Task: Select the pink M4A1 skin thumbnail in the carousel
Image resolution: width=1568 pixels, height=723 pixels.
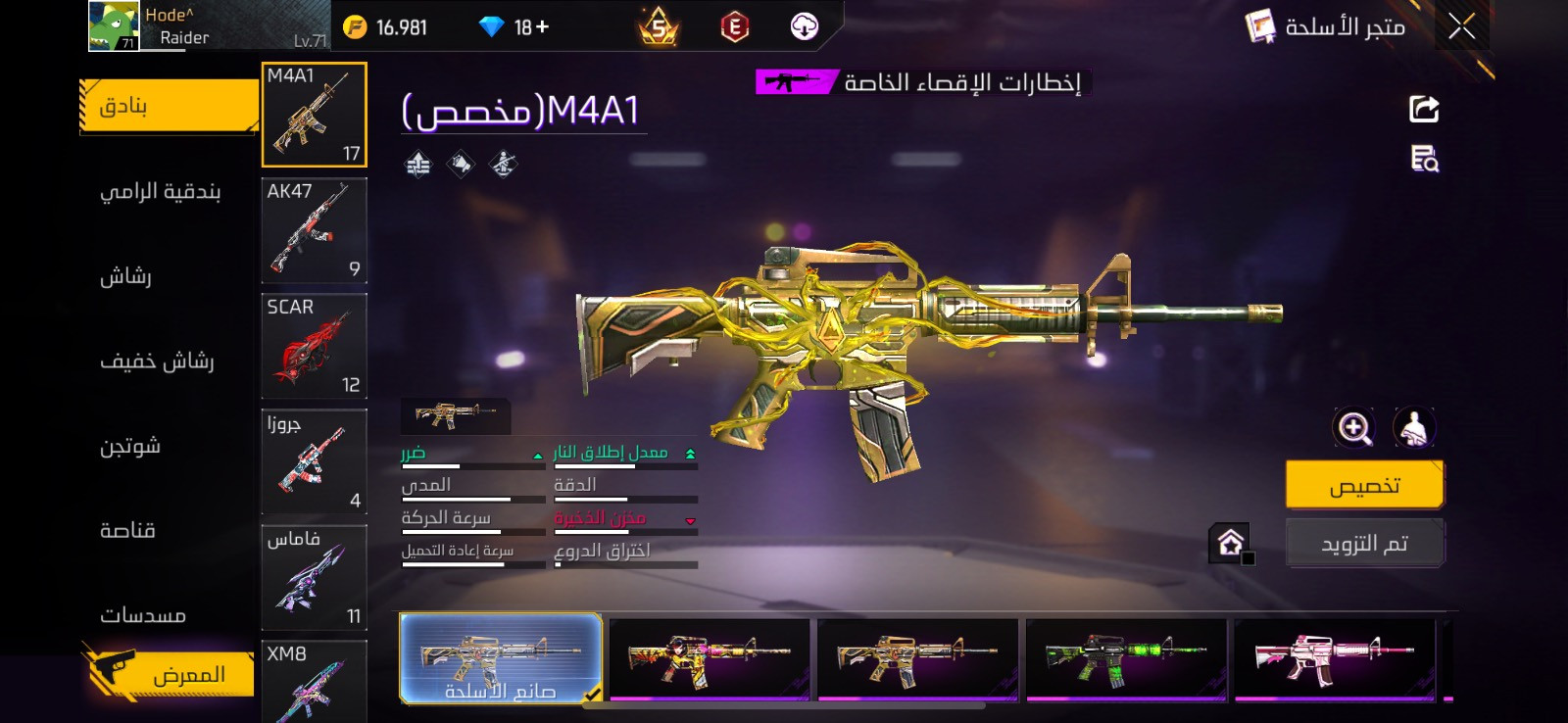Action: [x=1333, y=660]
